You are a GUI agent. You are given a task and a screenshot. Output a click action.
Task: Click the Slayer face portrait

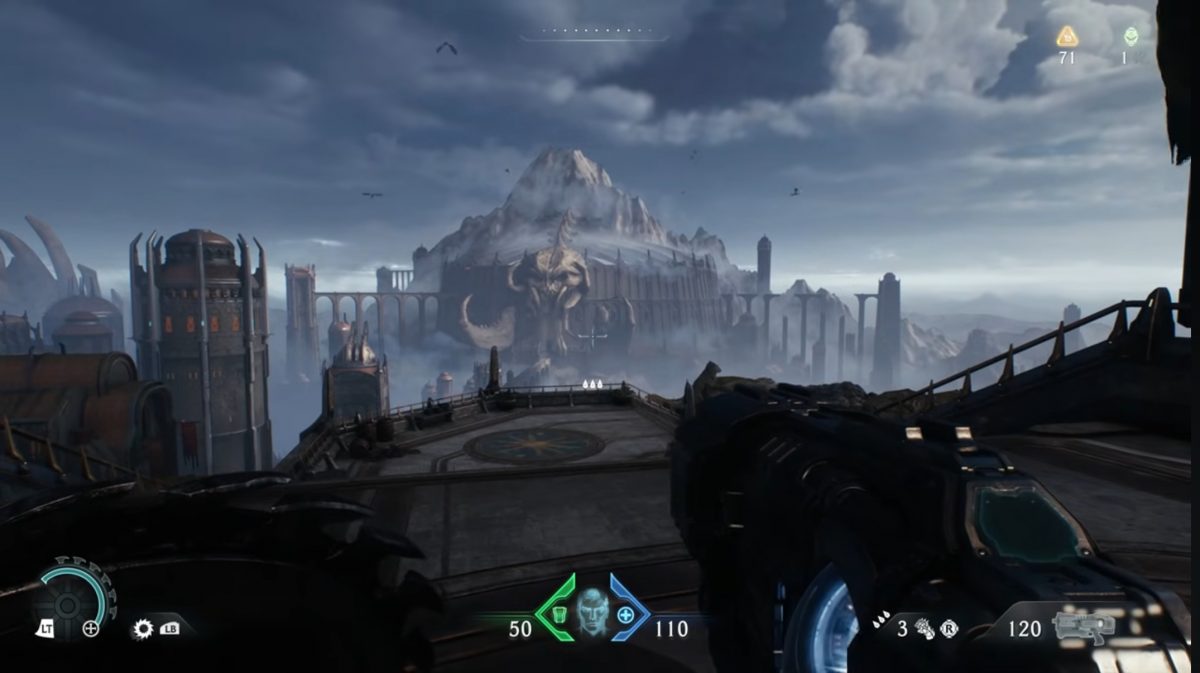[592, 613]
